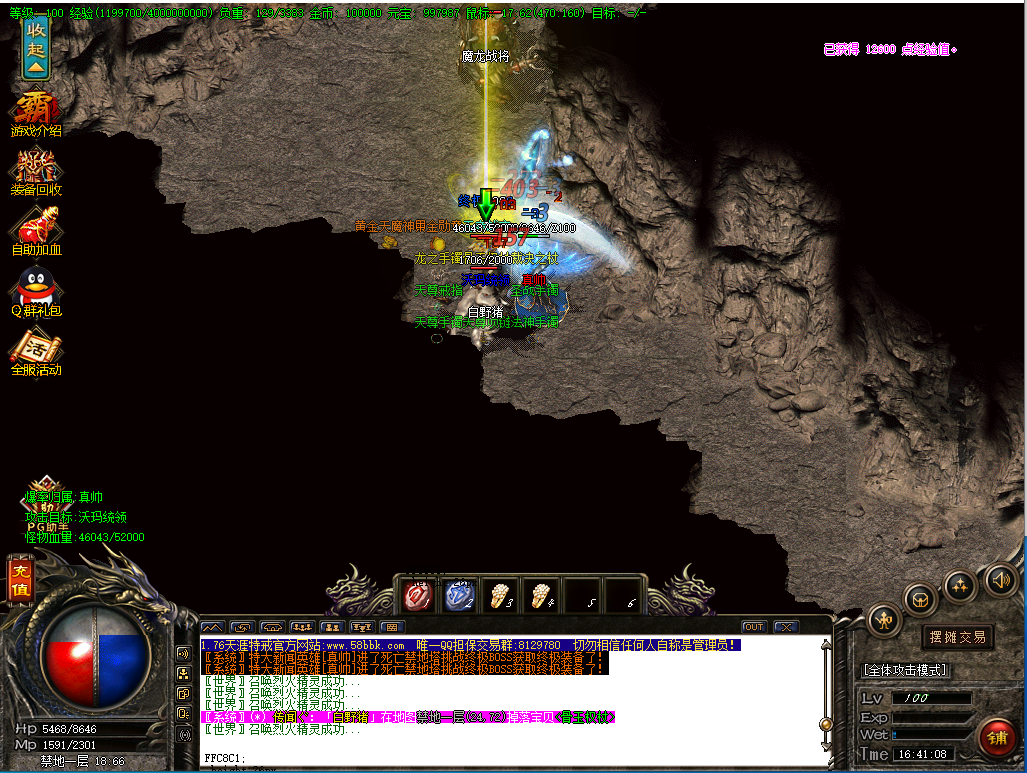Toggle sound with the speaker icon

[x=1000, y=579]
